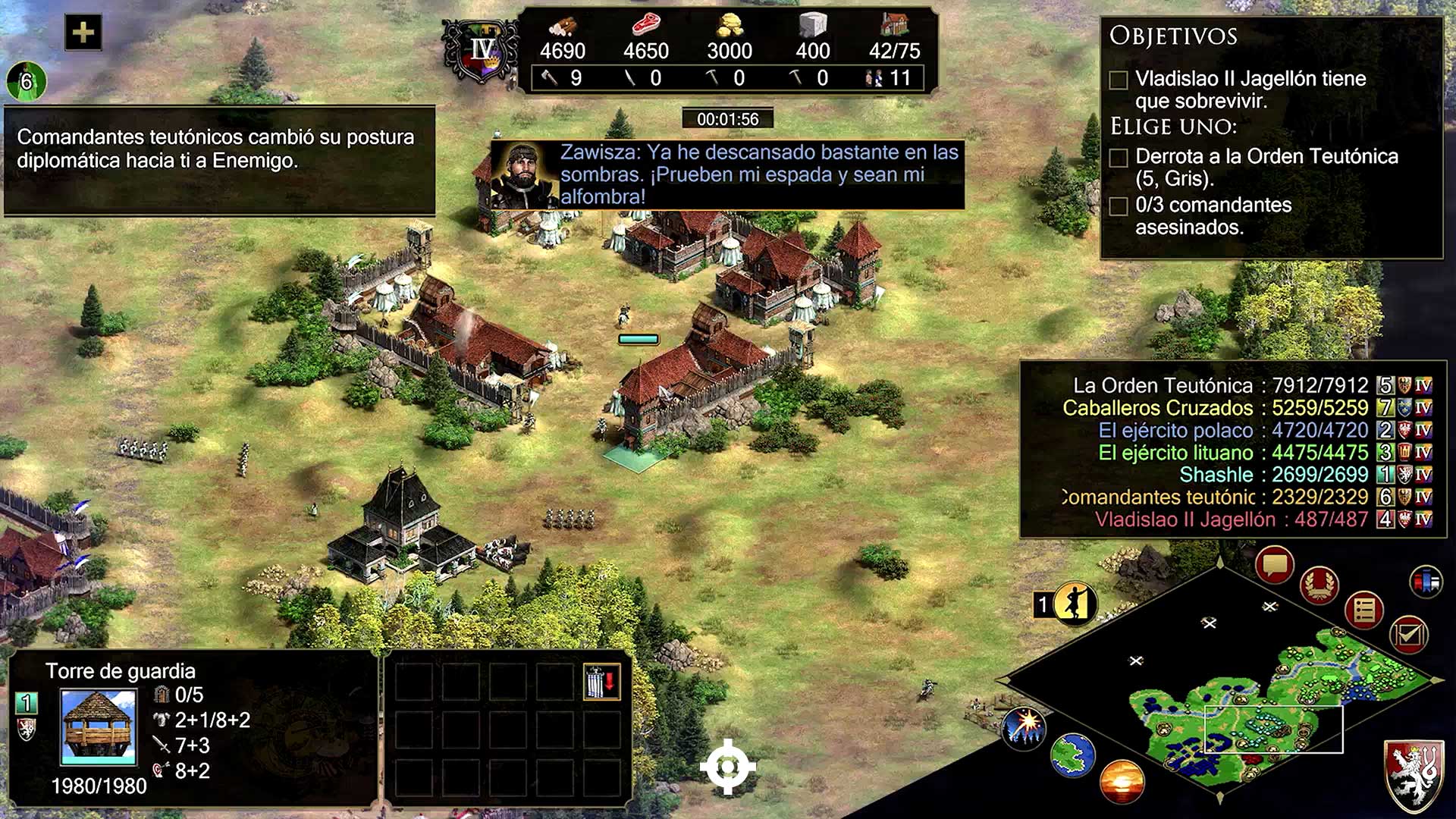Click Zawisza's dialogue portrait
This screenshot has height=819, width=1456.
pos(525,174)
